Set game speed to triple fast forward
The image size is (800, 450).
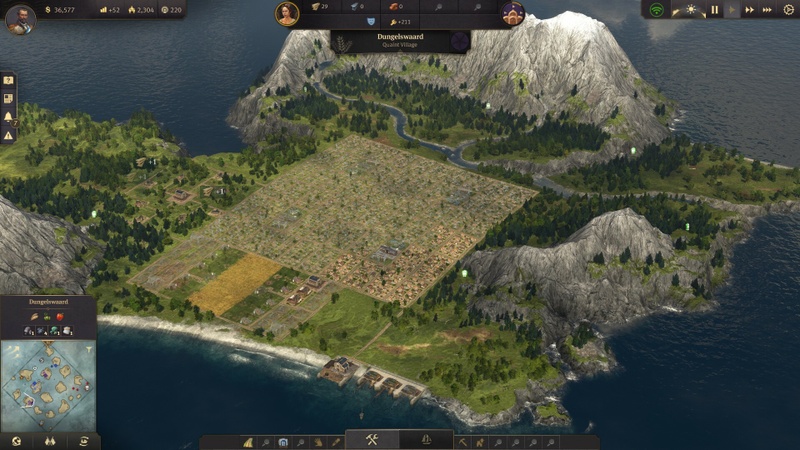(x=767, y=10)
